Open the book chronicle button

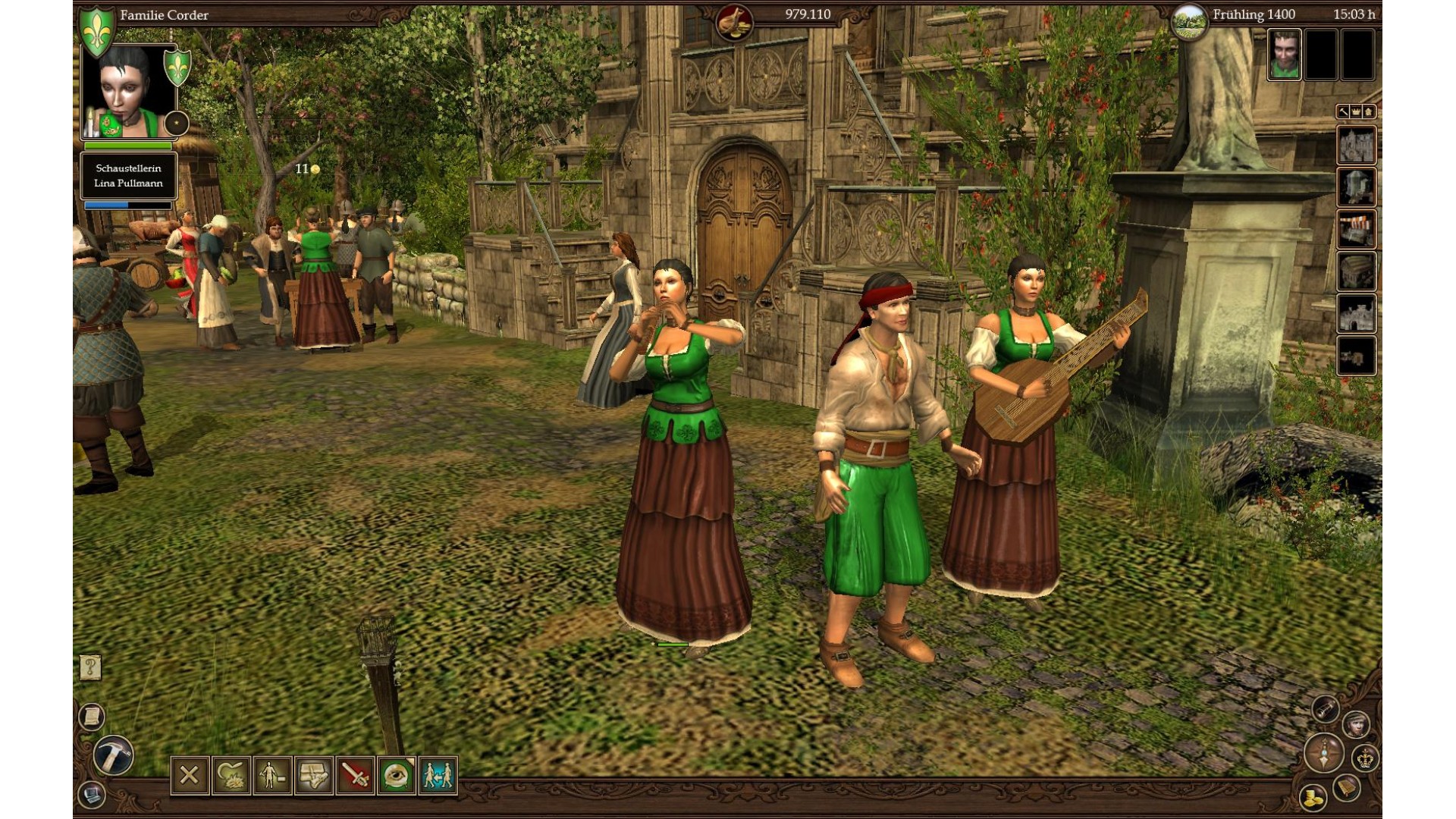(1347, 787)
